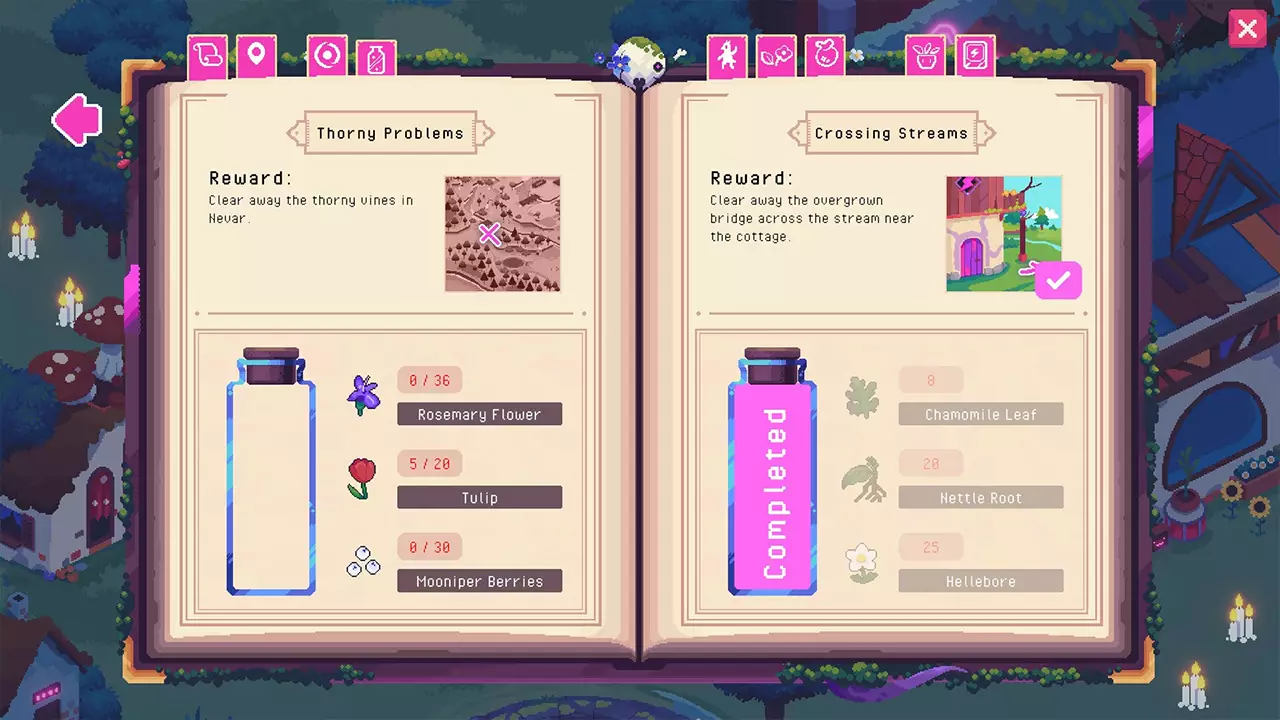Go back with the pink arrow
Viewport: 1280px width, 720px height.
(78, 120)
